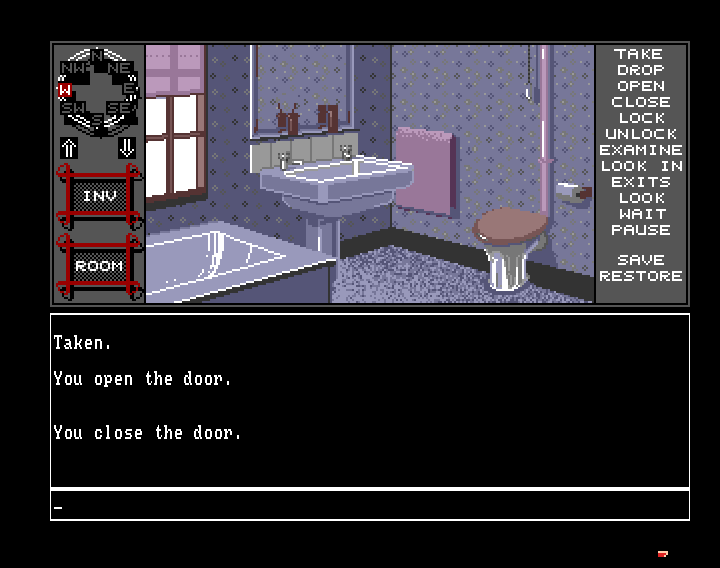The width and height of the screenshot is (720, 568).
Task: Click the down arrow below the compass
Action: click(127, 148)
